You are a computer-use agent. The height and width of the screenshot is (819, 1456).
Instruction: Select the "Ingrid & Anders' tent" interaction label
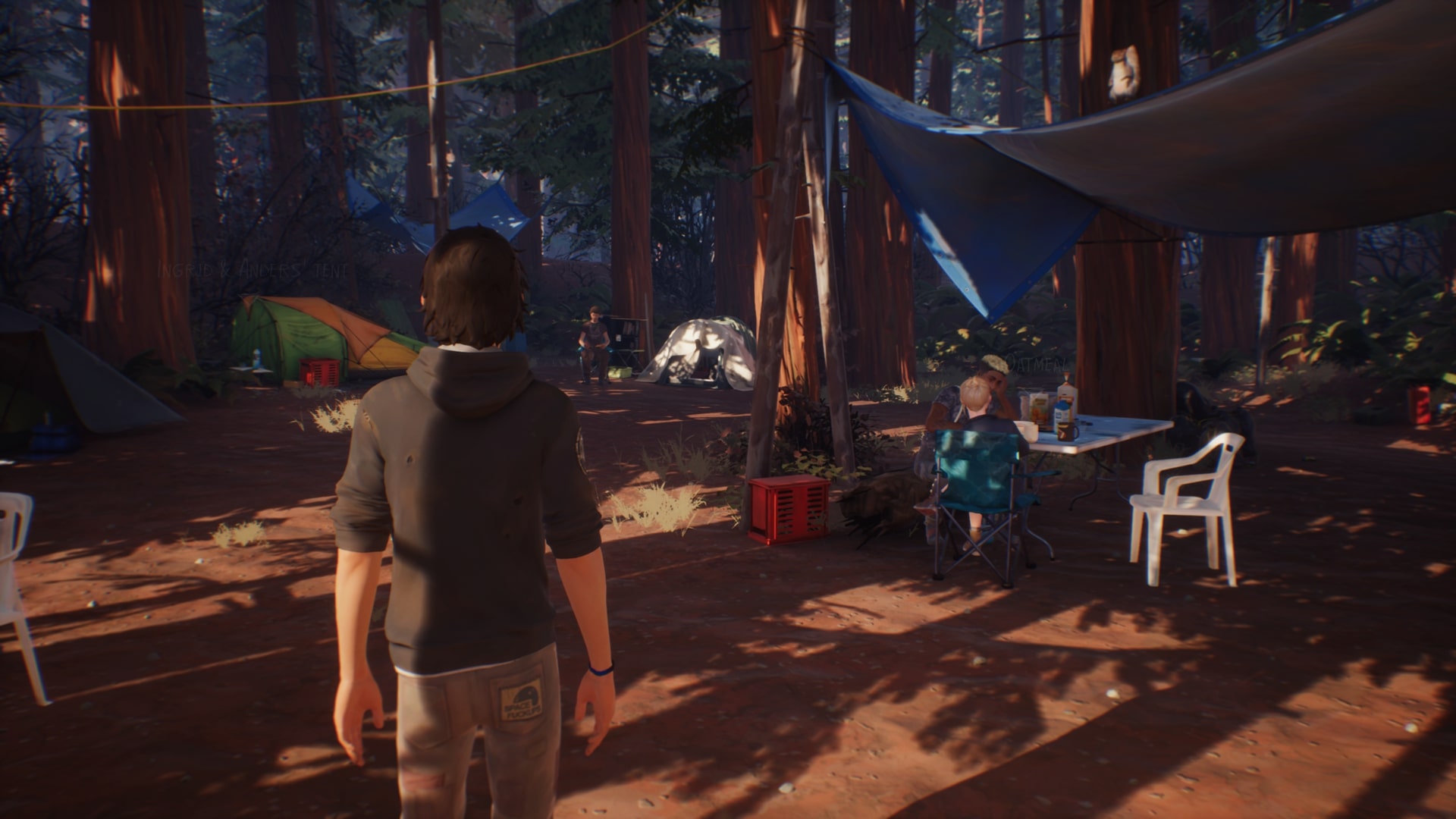tap(253, 269)
